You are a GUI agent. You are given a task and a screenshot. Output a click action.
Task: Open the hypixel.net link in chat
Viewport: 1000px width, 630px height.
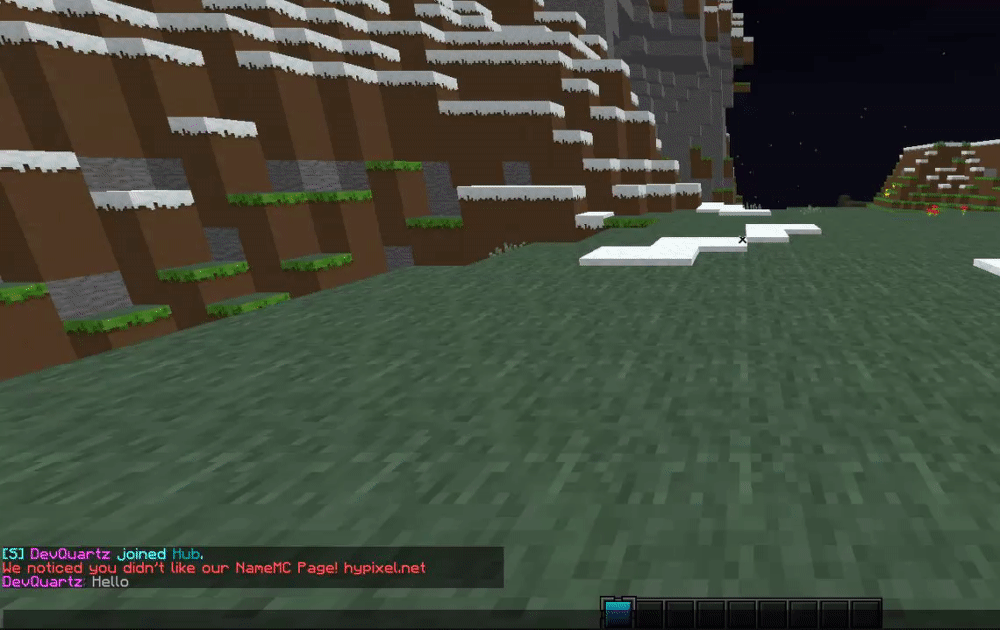(385, 568)
